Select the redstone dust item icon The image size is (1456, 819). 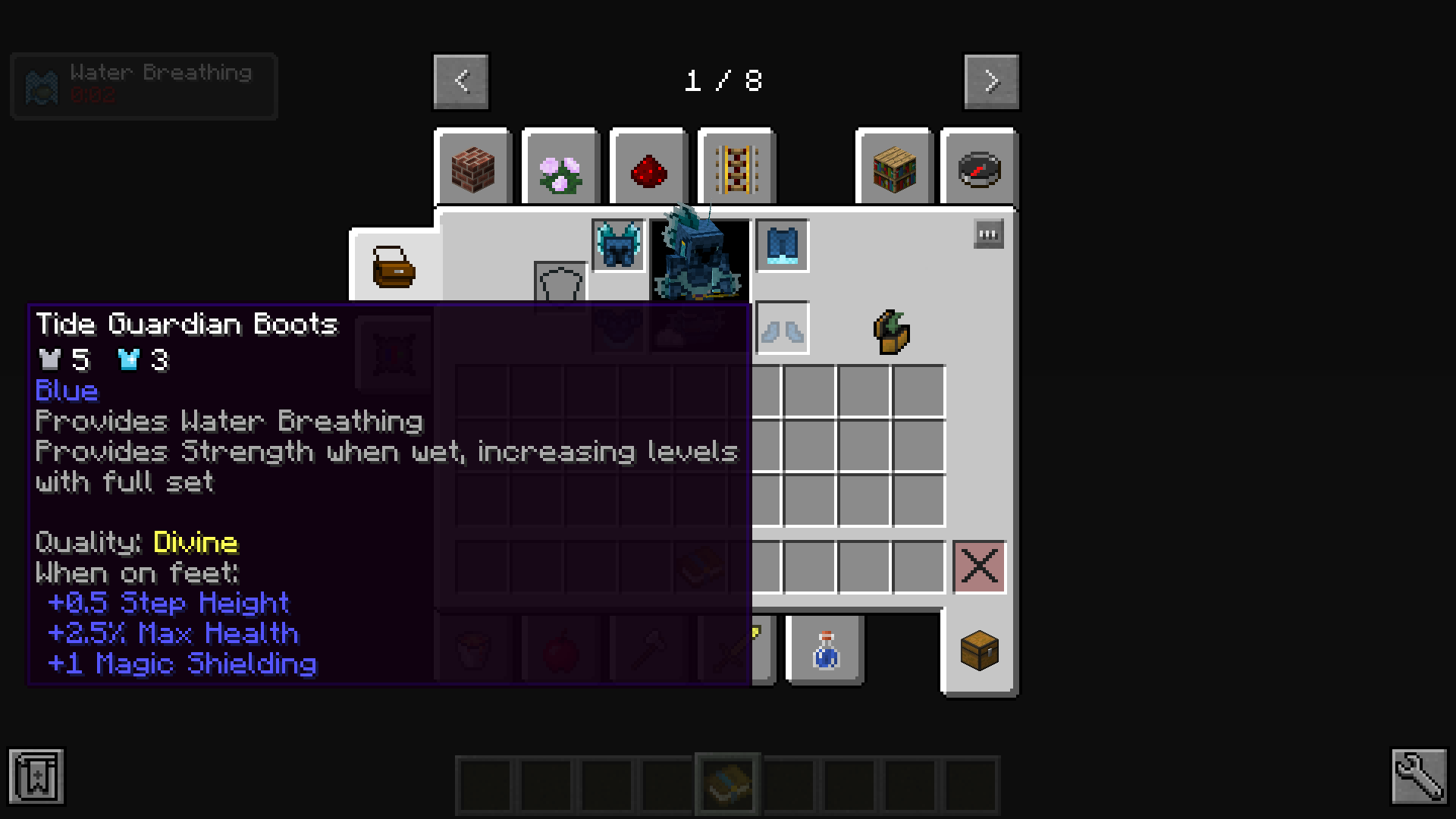pyautogui.click(x=647, y=168)
